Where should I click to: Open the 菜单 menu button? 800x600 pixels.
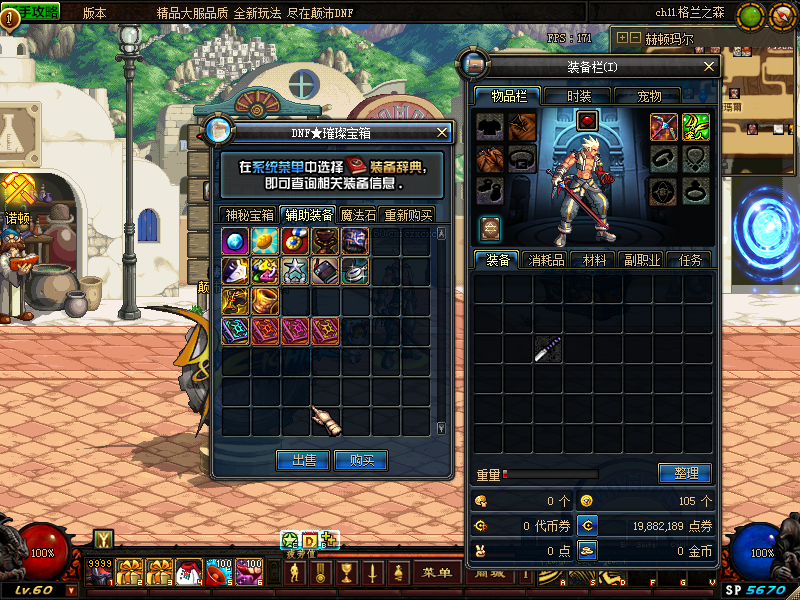coord(437,573)
